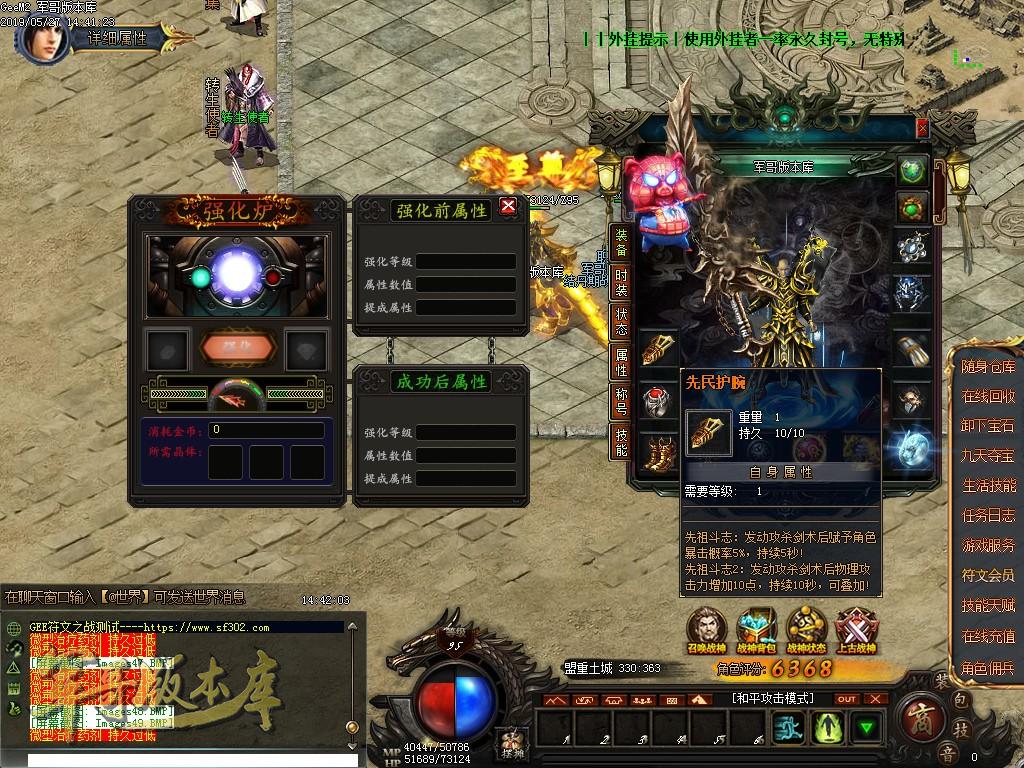Open the 任务日志 quest log
1024x768 pixels.
(988, 516)
